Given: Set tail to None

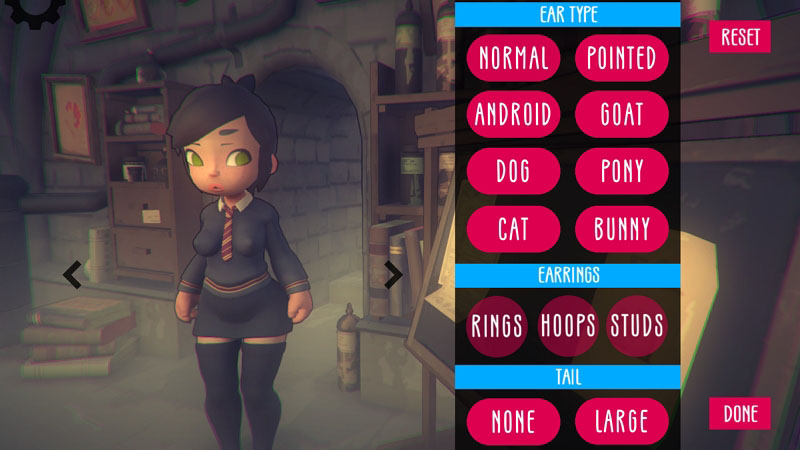Looking at the screenshot, I should pos(513,421).
